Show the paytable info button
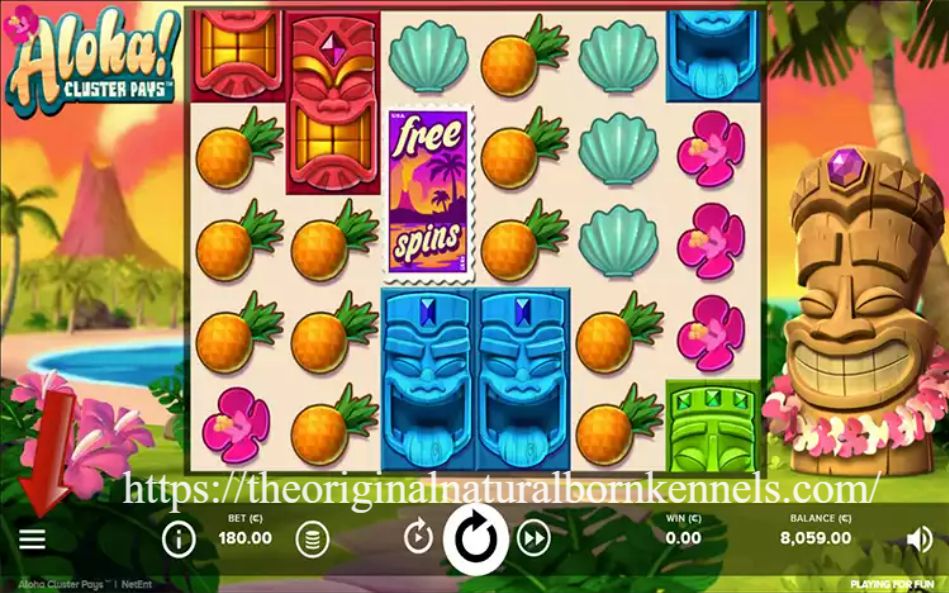949x593 pixels. tap(179, 540)
